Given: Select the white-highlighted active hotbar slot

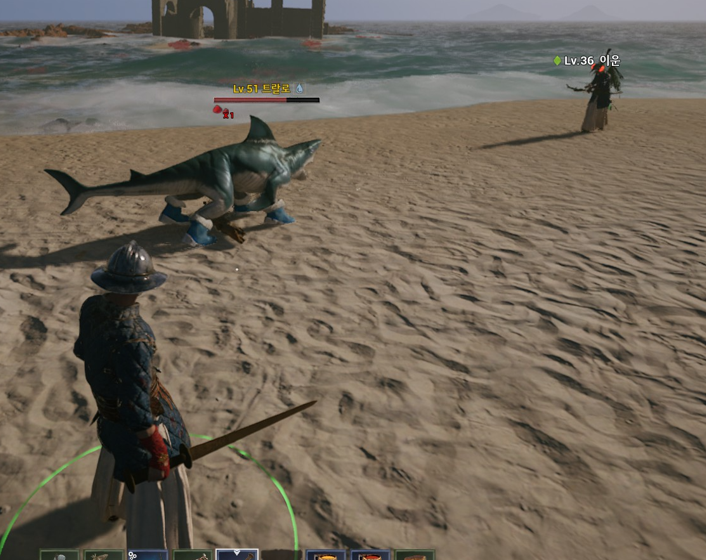Looking at the screenshot, I should point(237,554).
